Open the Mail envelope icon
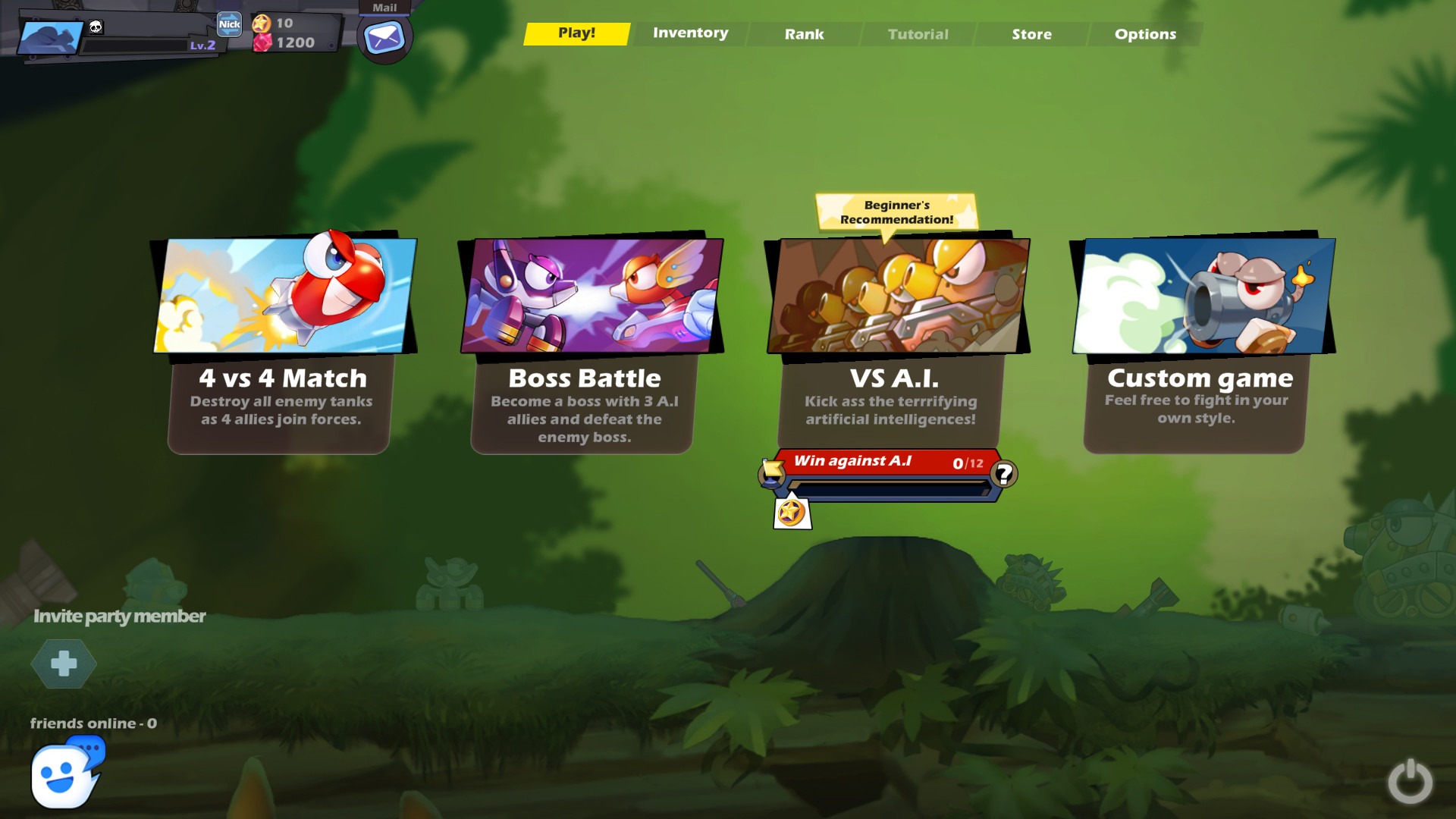 click(x=384, y=38)
